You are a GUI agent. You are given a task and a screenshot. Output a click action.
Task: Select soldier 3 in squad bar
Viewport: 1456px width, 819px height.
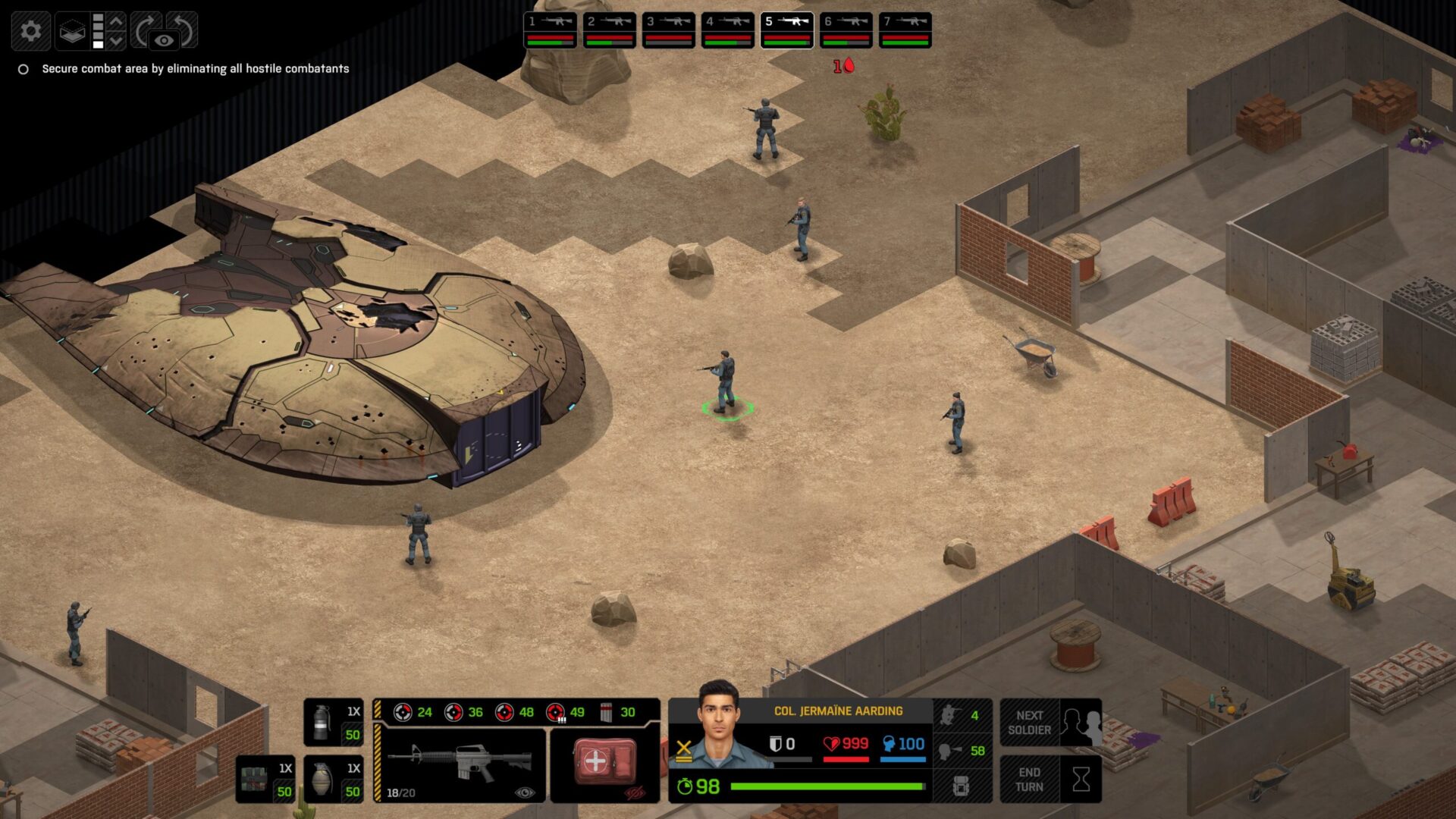click(x=668, y=30)
